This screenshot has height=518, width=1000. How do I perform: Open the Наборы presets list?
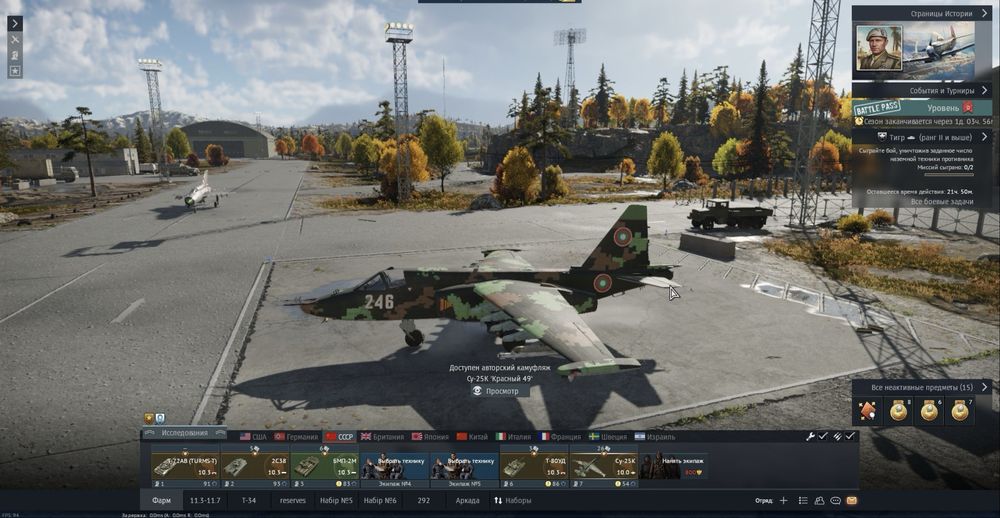click(513, 500)
